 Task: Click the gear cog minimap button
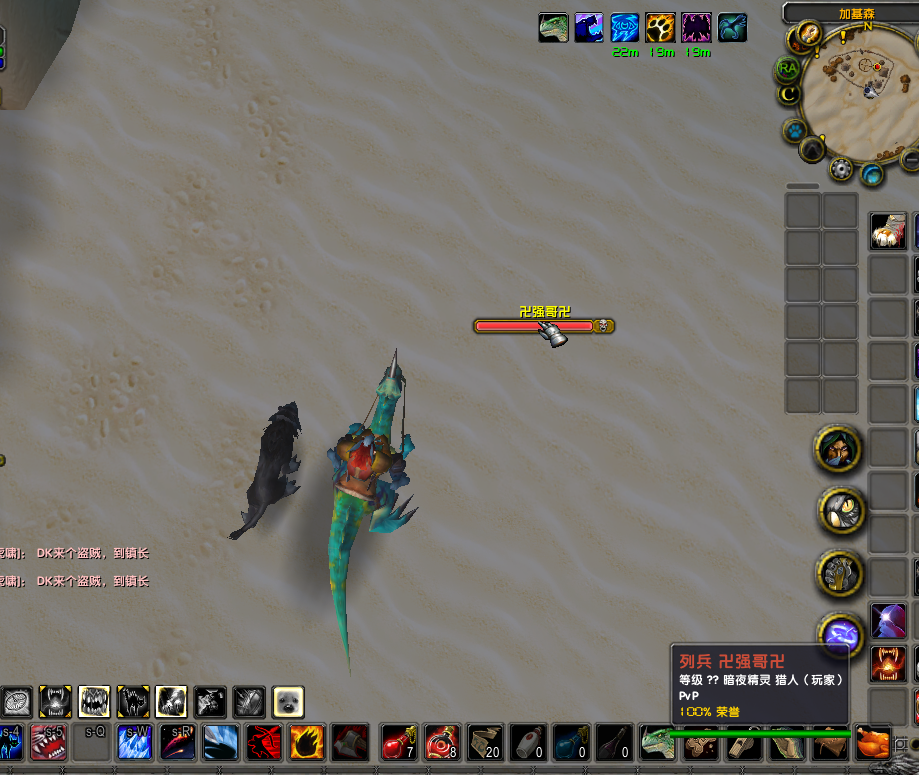(x=841, y=170)
